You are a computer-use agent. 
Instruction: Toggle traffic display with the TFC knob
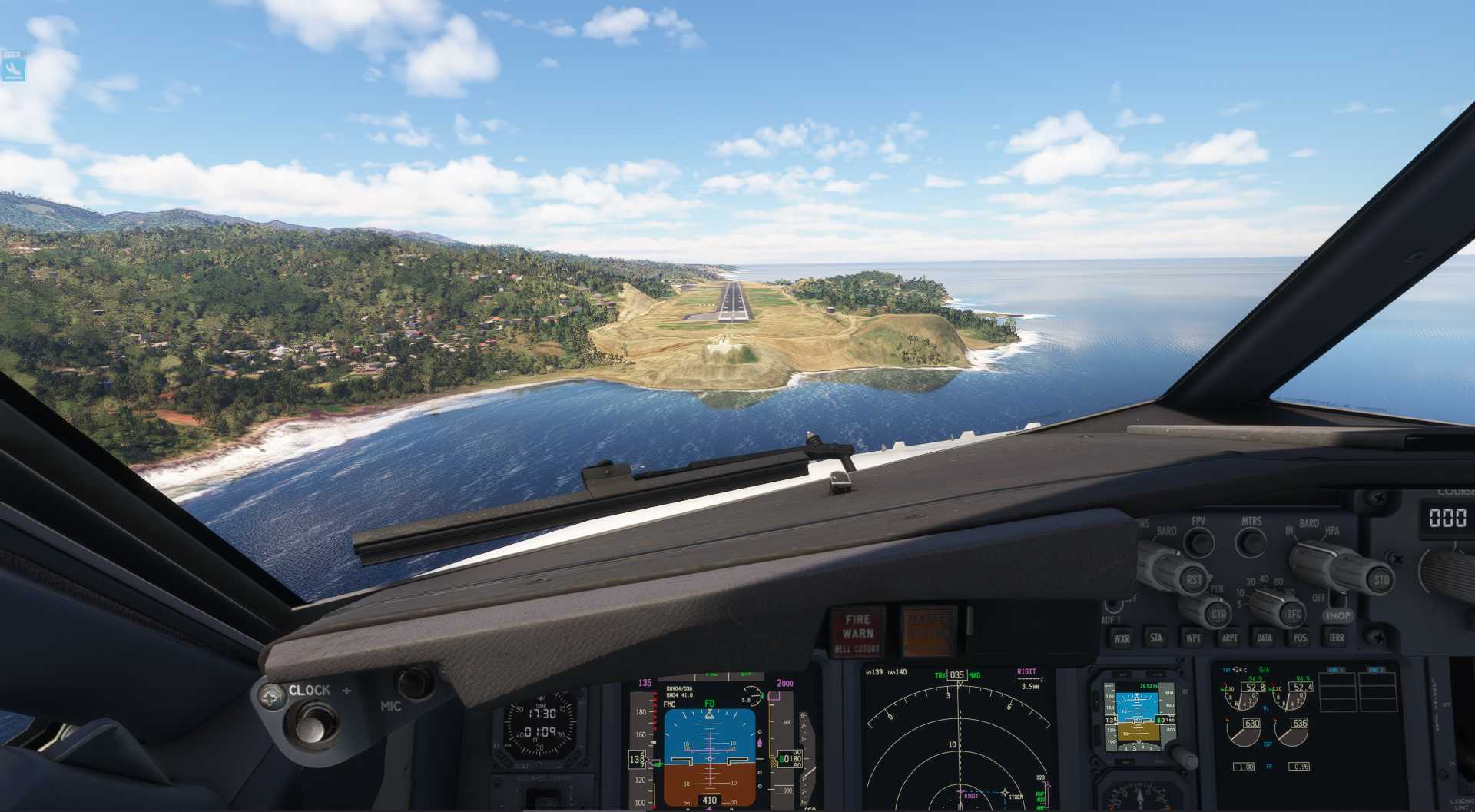(x=1294, y=614)
